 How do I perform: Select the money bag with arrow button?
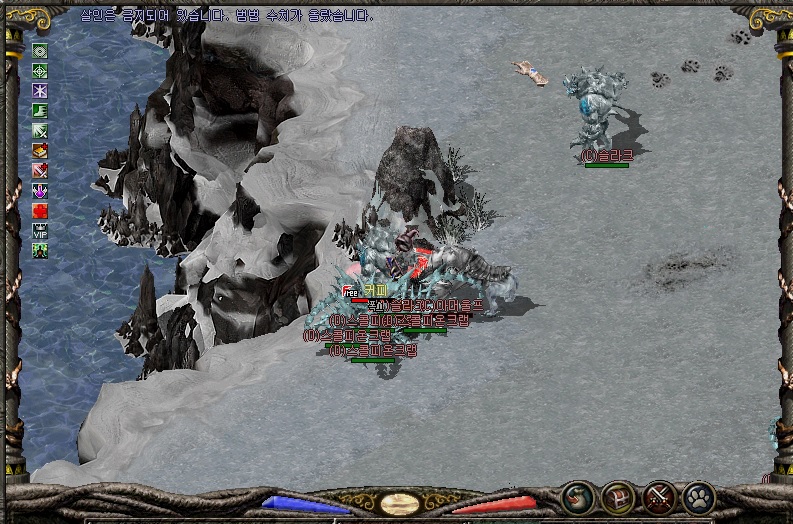pyautogui.click(x=577, y=496)
